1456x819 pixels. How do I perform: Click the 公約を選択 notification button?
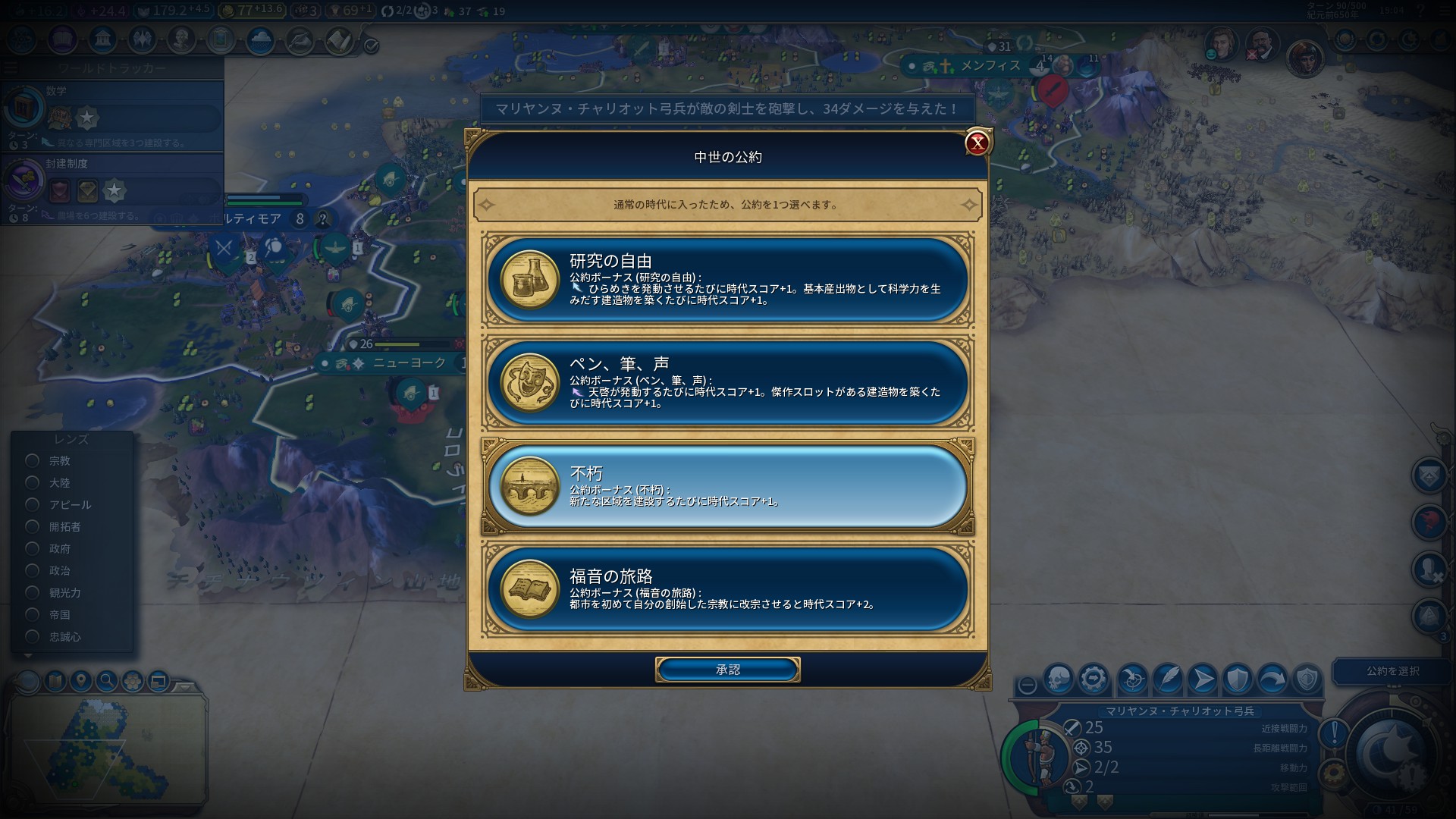pyautogui.click(x=1392, y=671)
